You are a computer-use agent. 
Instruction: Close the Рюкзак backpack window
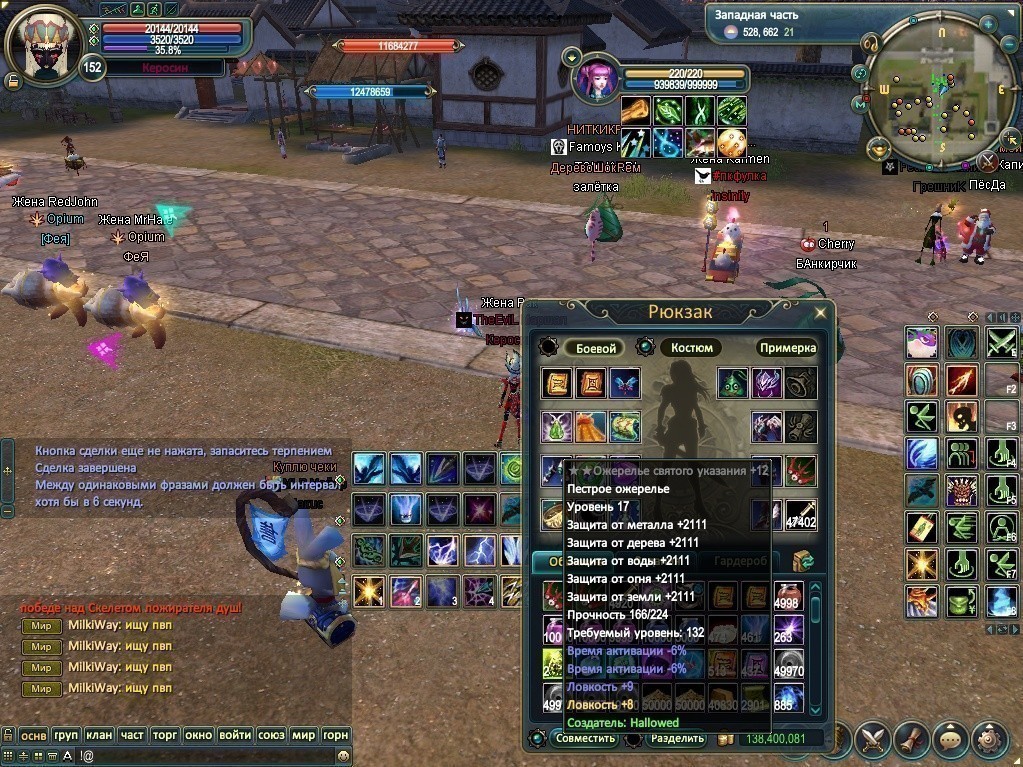pyautogui.click(x=820, y=312)
